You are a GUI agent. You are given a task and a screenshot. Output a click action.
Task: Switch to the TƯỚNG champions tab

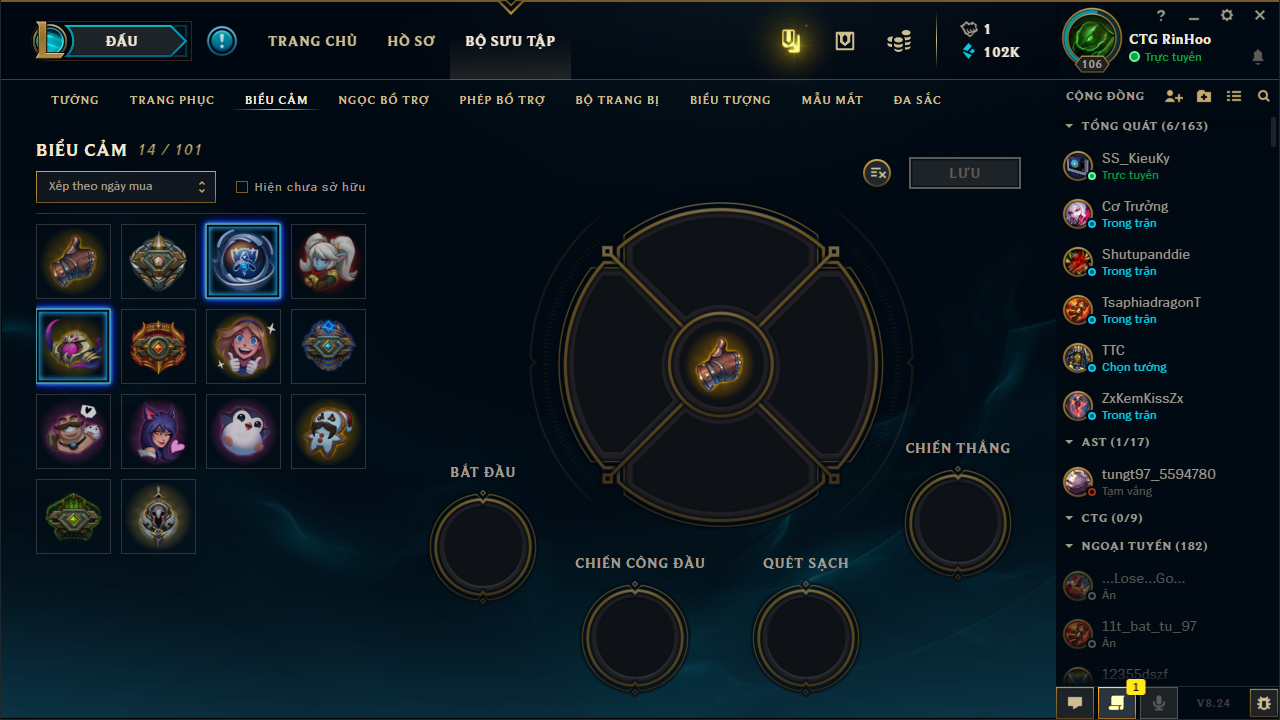75,100
